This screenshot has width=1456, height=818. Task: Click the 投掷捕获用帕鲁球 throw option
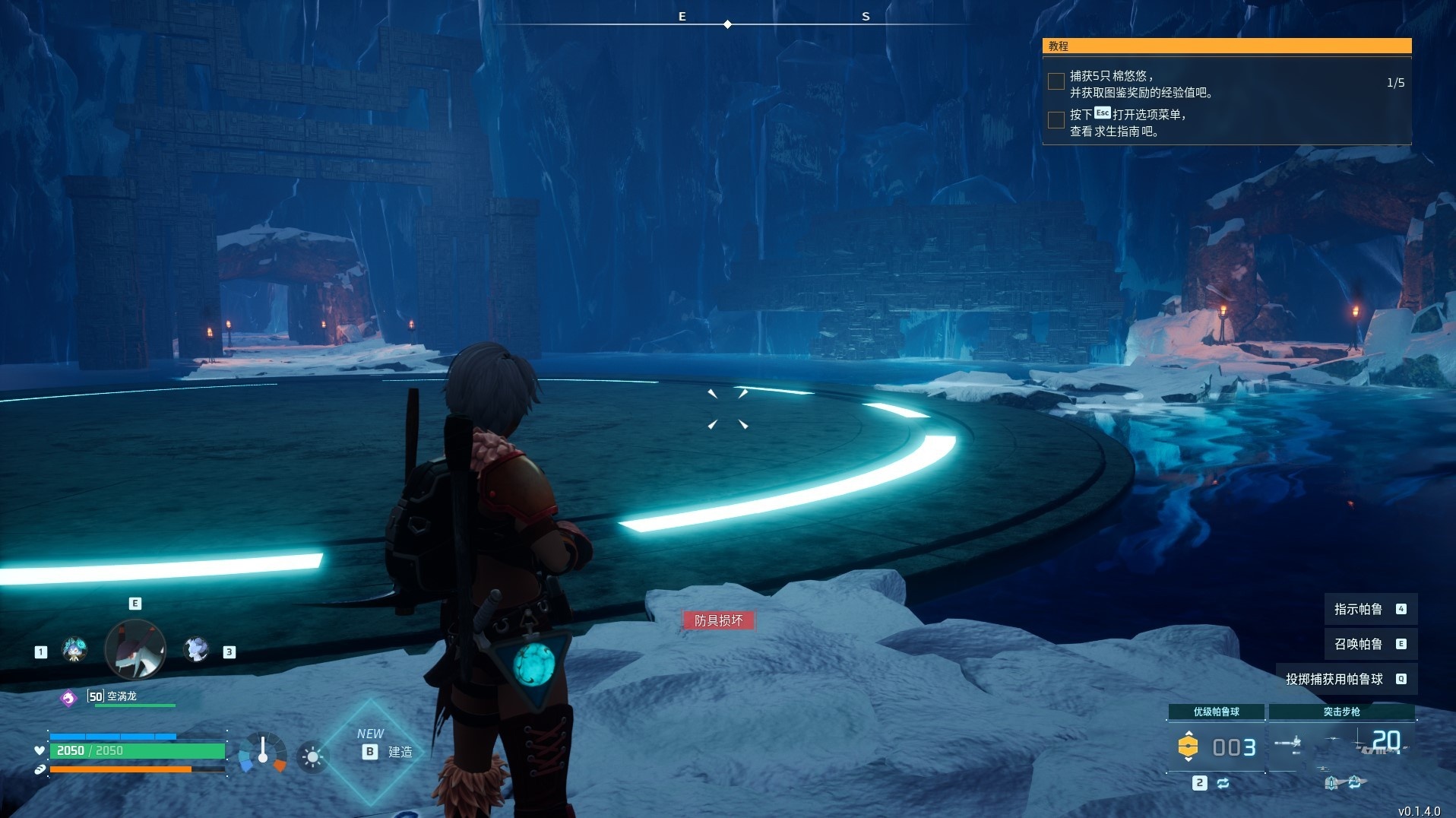[1345, 679]
